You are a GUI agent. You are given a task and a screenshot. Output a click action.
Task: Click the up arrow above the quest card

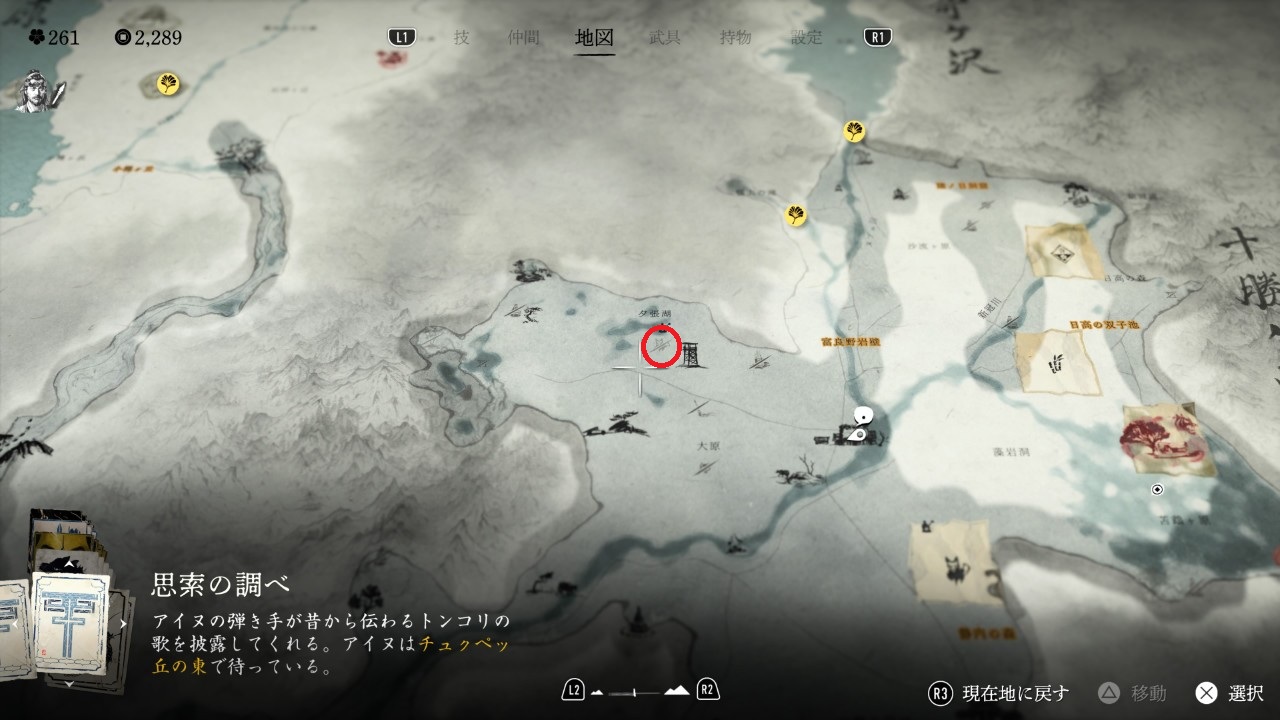[x=68, y=563]
